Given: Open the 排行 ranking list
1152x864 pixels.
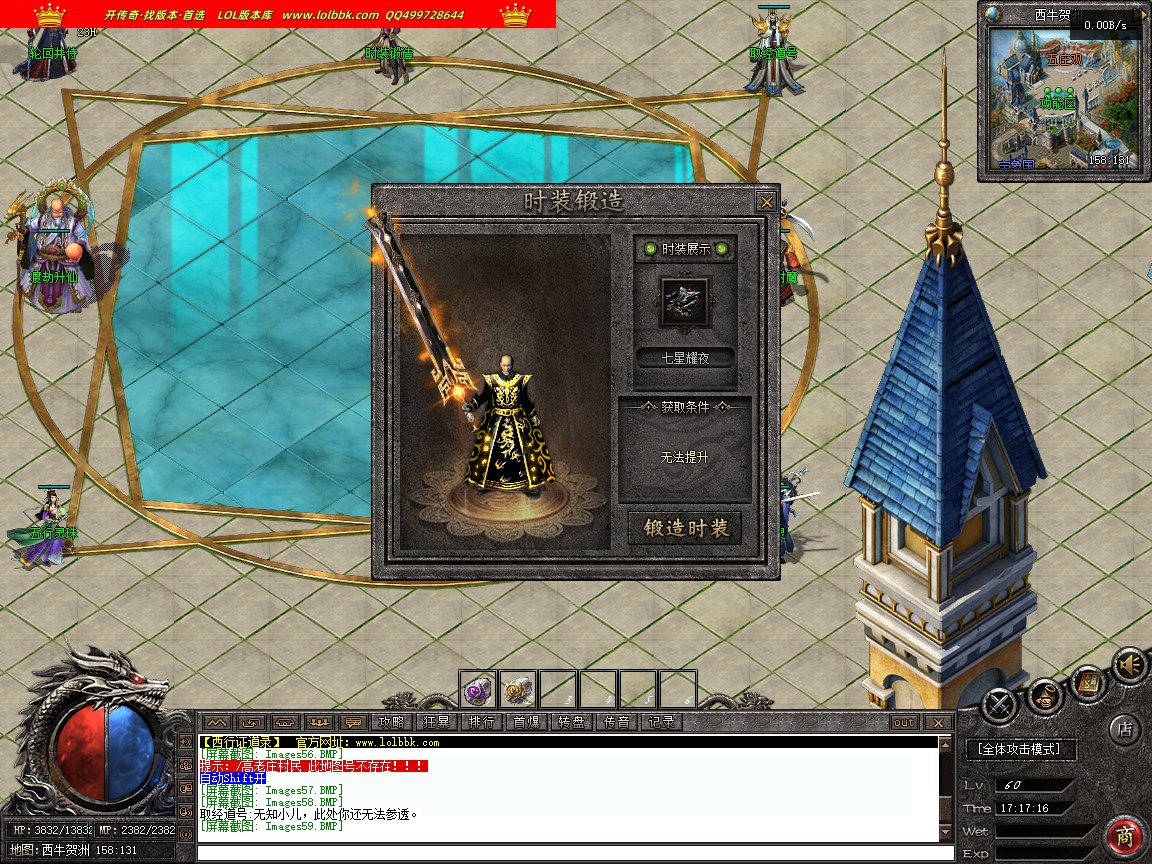Looking at the screenshot, I should [481, 722].
